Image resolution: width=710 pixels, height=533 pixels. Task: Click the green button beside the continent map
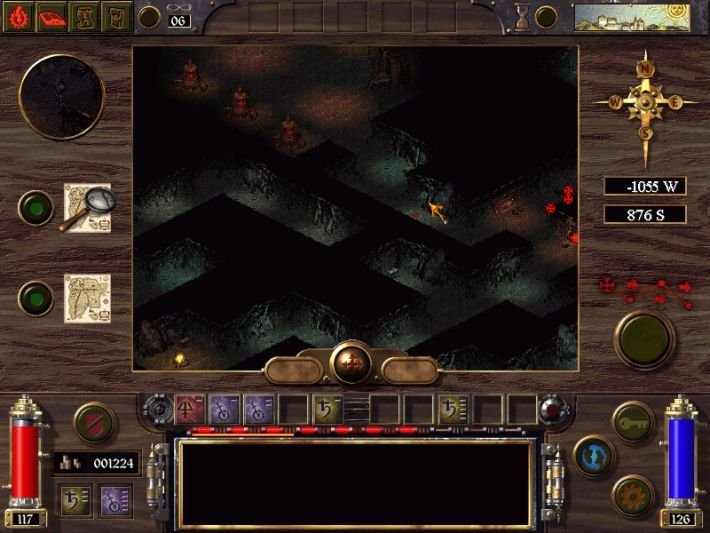(37, 298)
